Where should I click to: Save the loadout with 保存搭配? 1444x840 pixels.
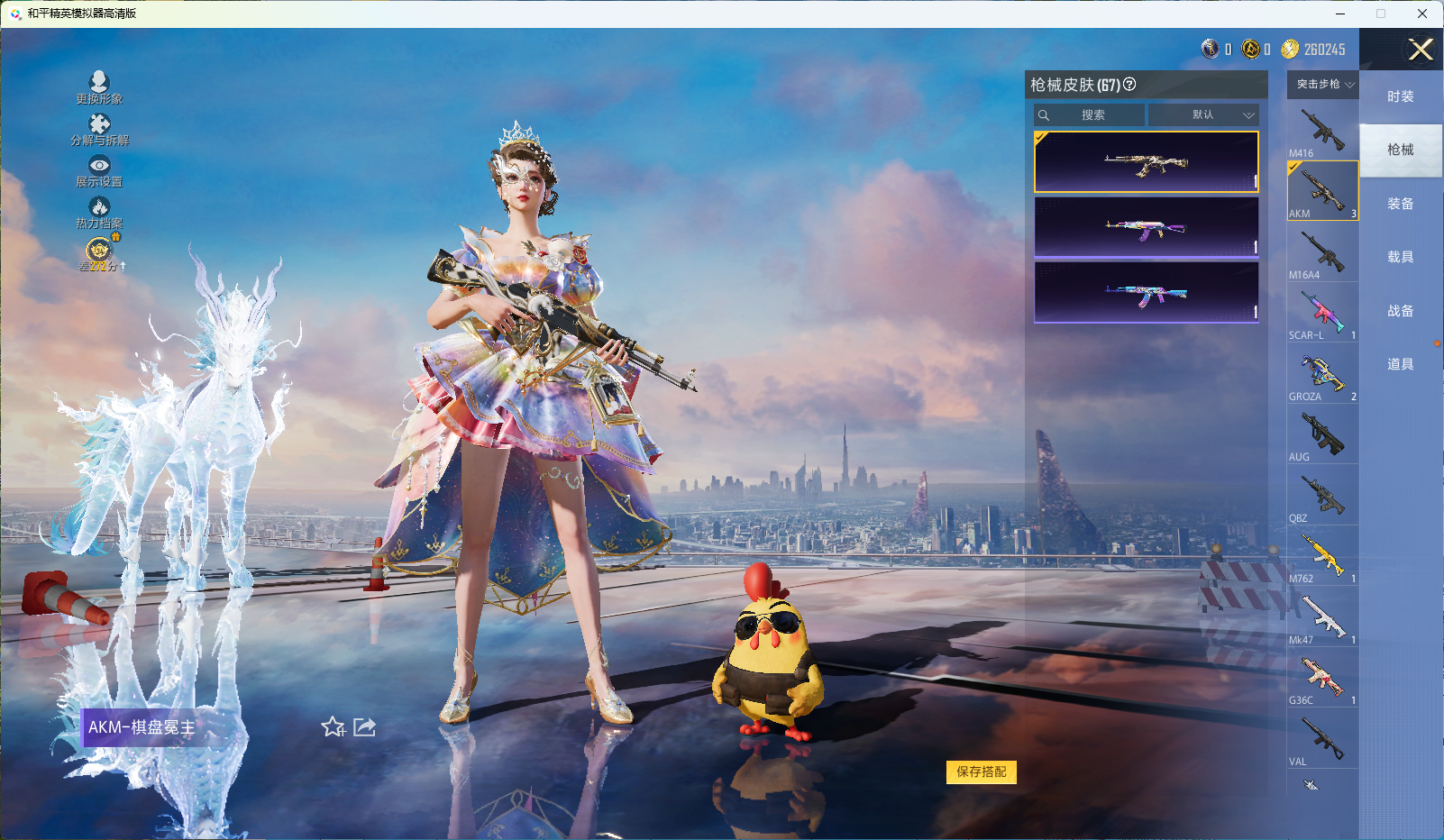981,772
